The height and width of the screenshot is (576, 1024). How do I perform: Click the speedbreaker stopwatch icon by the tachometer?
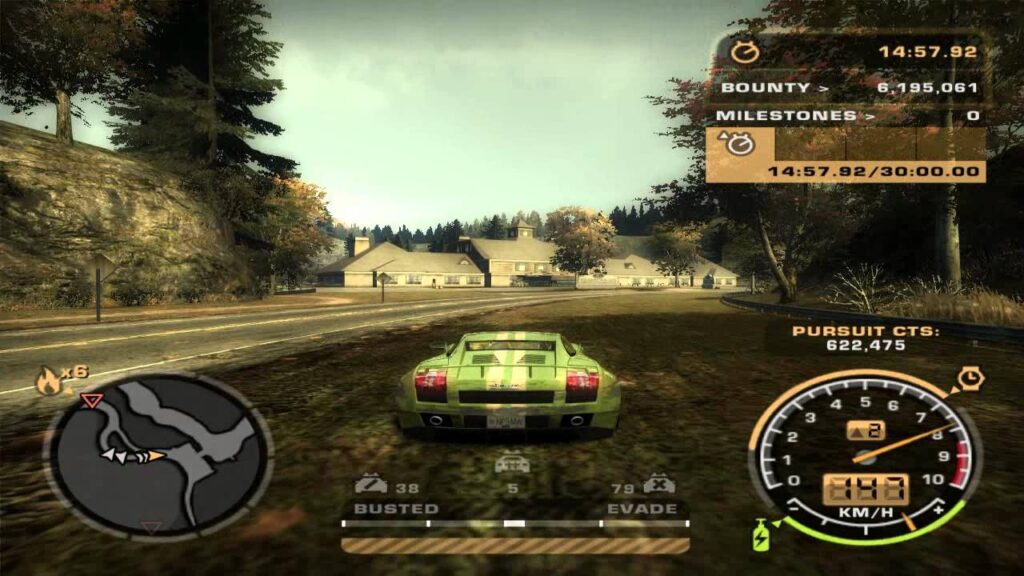(968, 379)
